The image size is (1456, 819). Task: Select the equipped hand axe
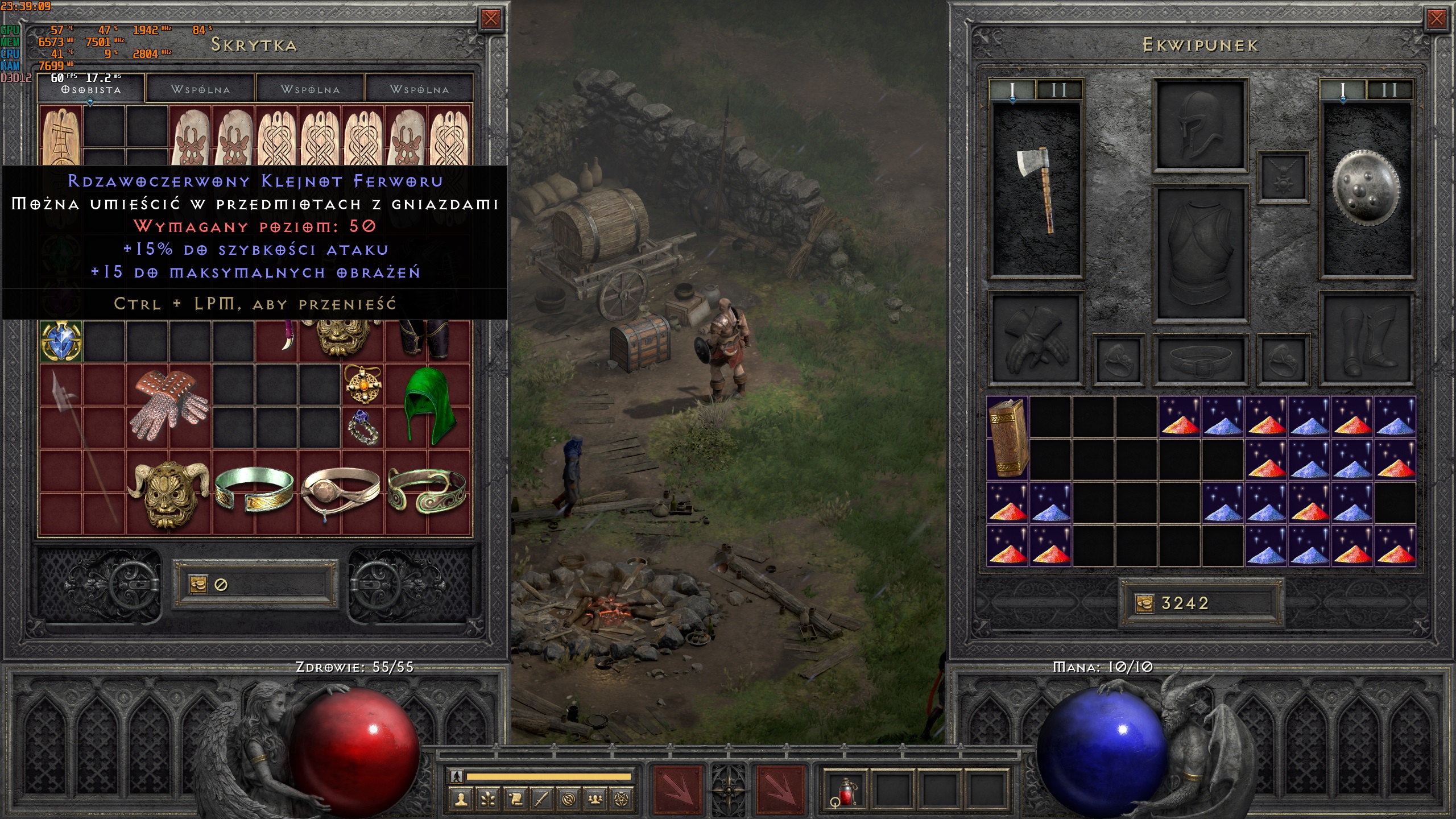coord(1035,191)
